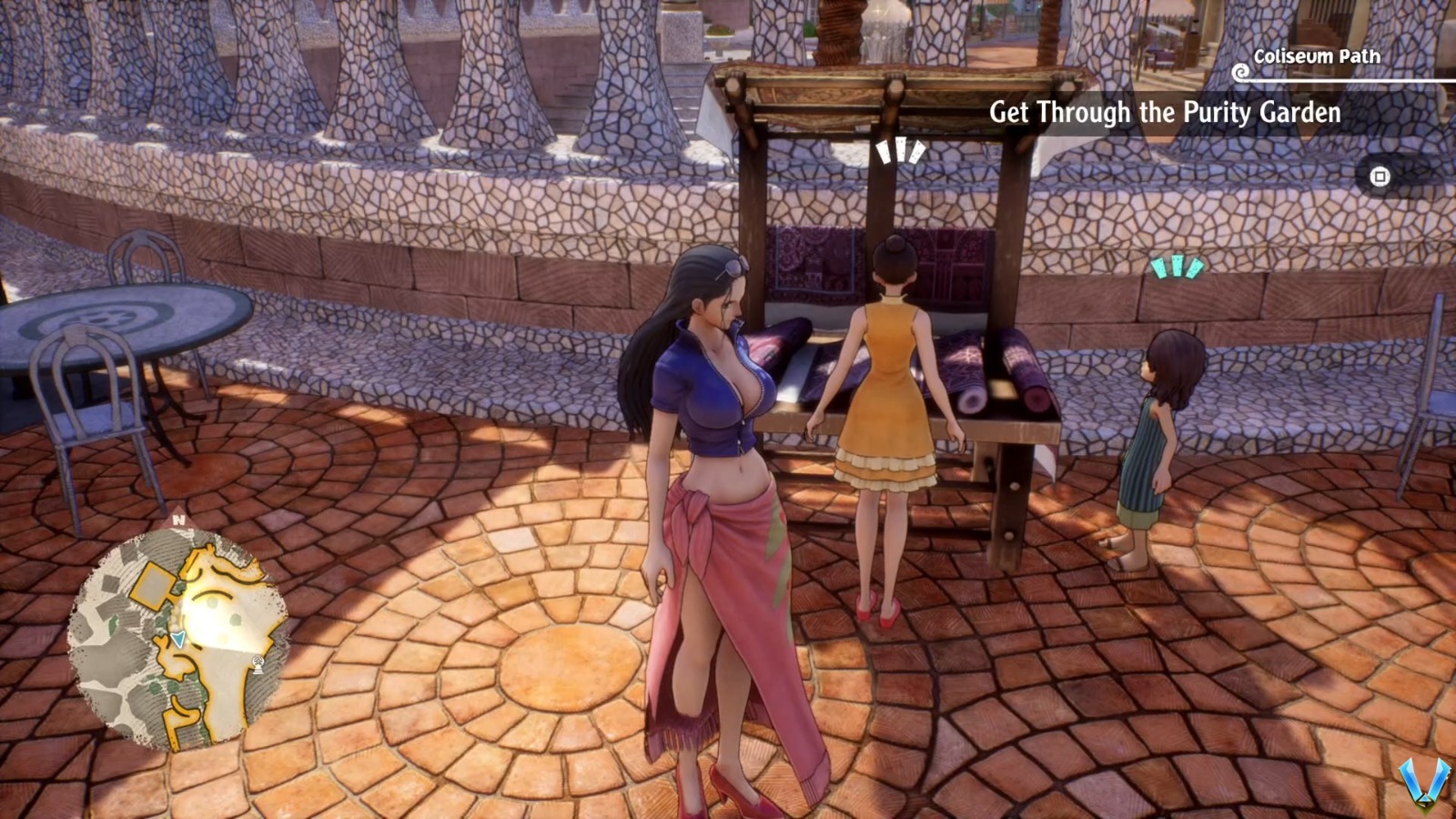This screenshot has height=819, width=1456.
Task: Click the teal exclamation marks above the girl
Action: [1178, 267]
